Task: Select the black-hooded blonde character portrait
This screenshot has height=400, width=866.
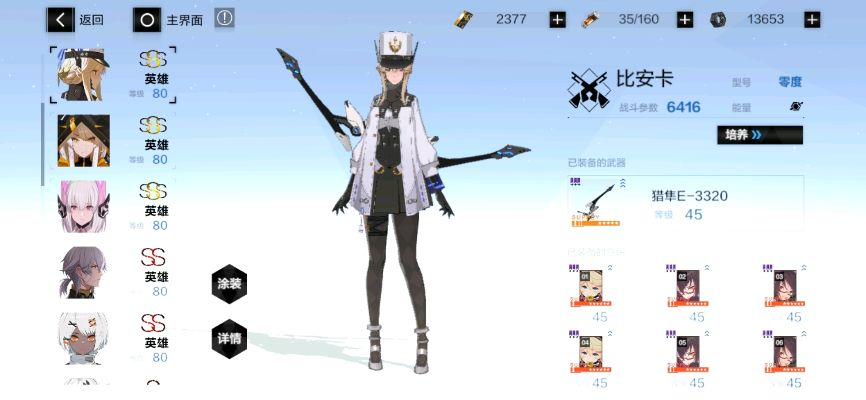Action: pyautogui.click(x=78, y=140)
